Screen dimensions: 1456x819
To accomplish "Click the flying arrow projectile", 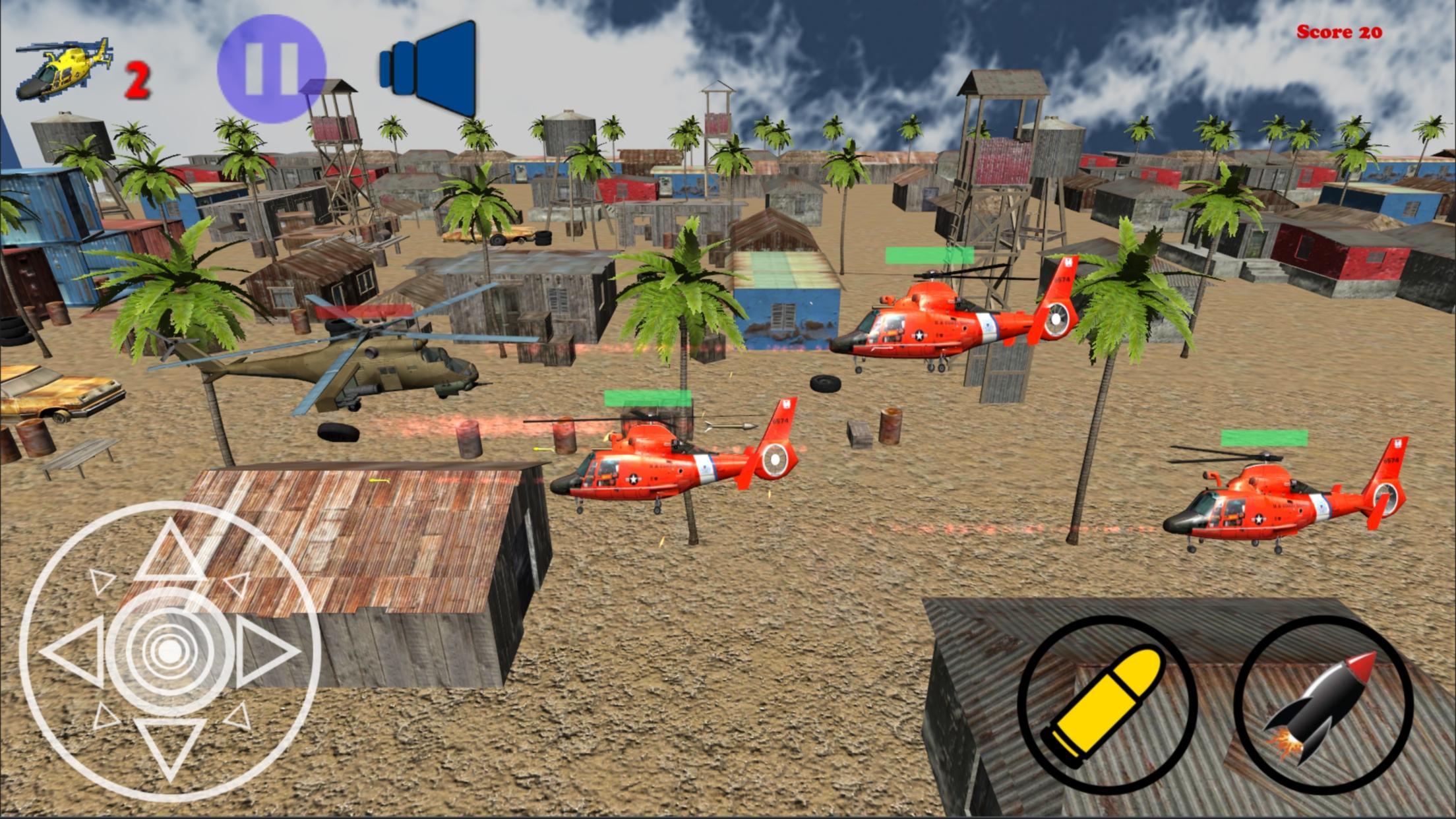I will click(729, 425).
